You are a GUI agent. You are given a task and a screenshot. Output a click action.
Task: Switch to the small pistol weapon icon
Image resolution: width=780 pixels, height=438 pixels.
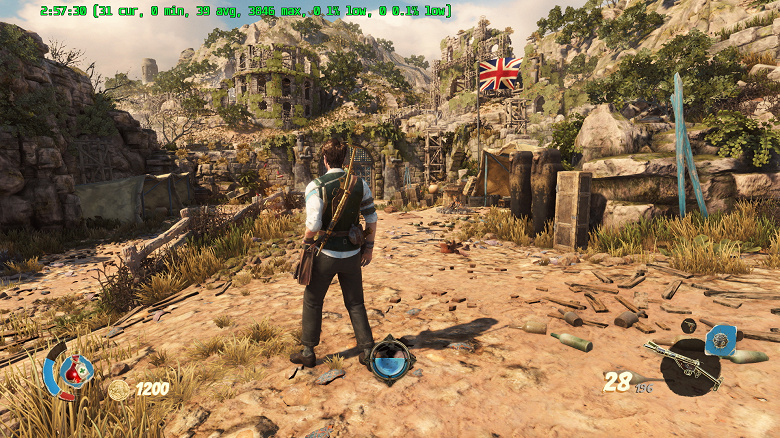pyautogui.click(x=689, y=326)
